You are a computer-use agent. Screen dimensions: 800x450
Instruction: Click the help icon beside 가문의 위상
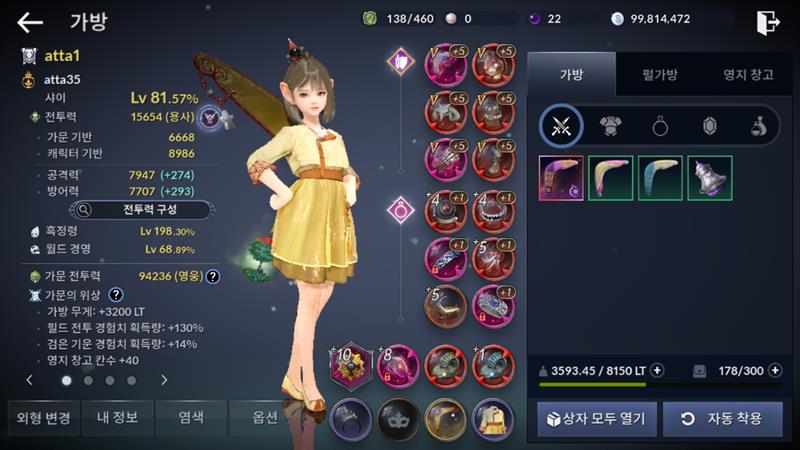pos(116,295)
